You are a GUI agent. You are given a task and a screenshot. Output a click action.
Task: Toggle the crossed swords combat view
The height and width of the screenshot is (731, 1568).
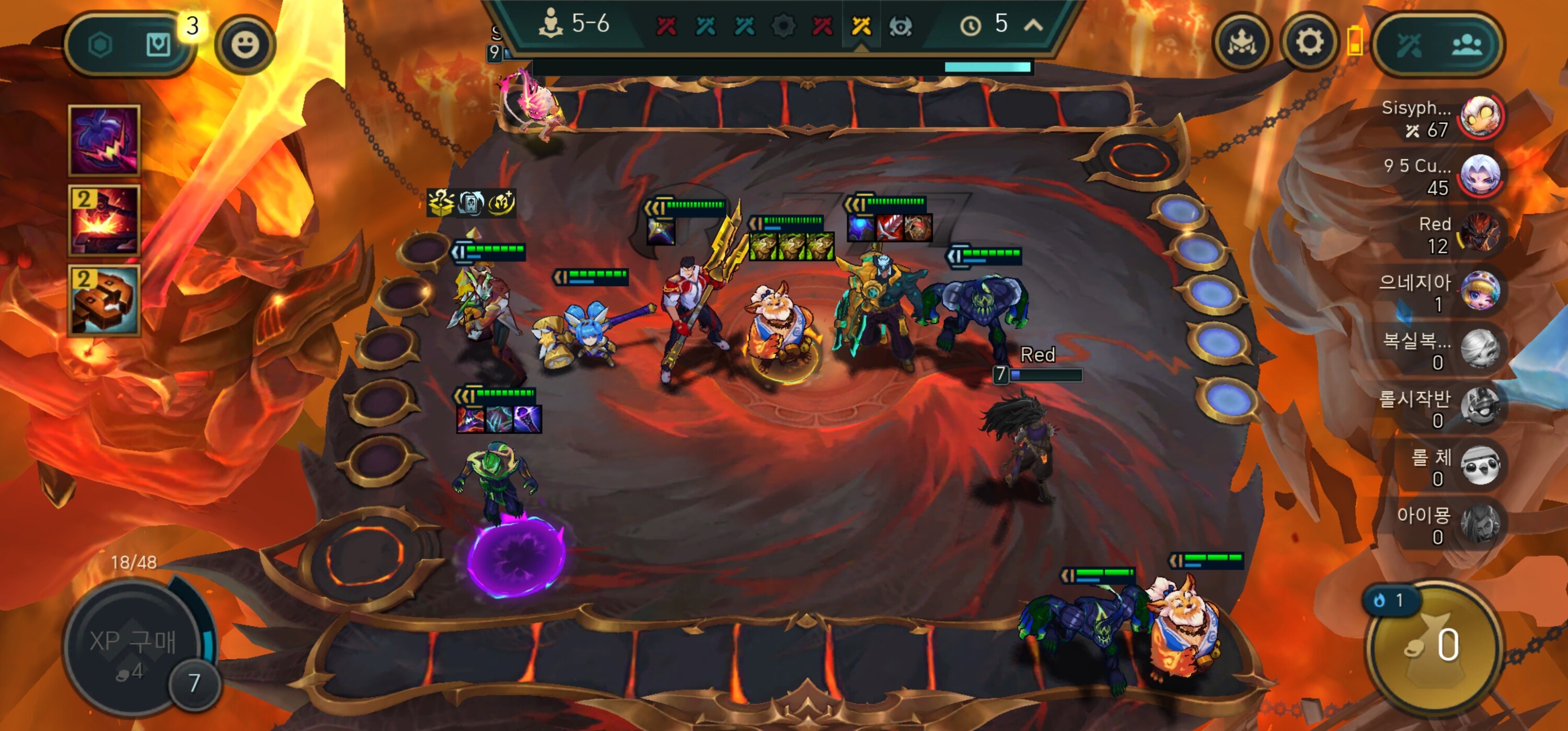[1409, 44]
